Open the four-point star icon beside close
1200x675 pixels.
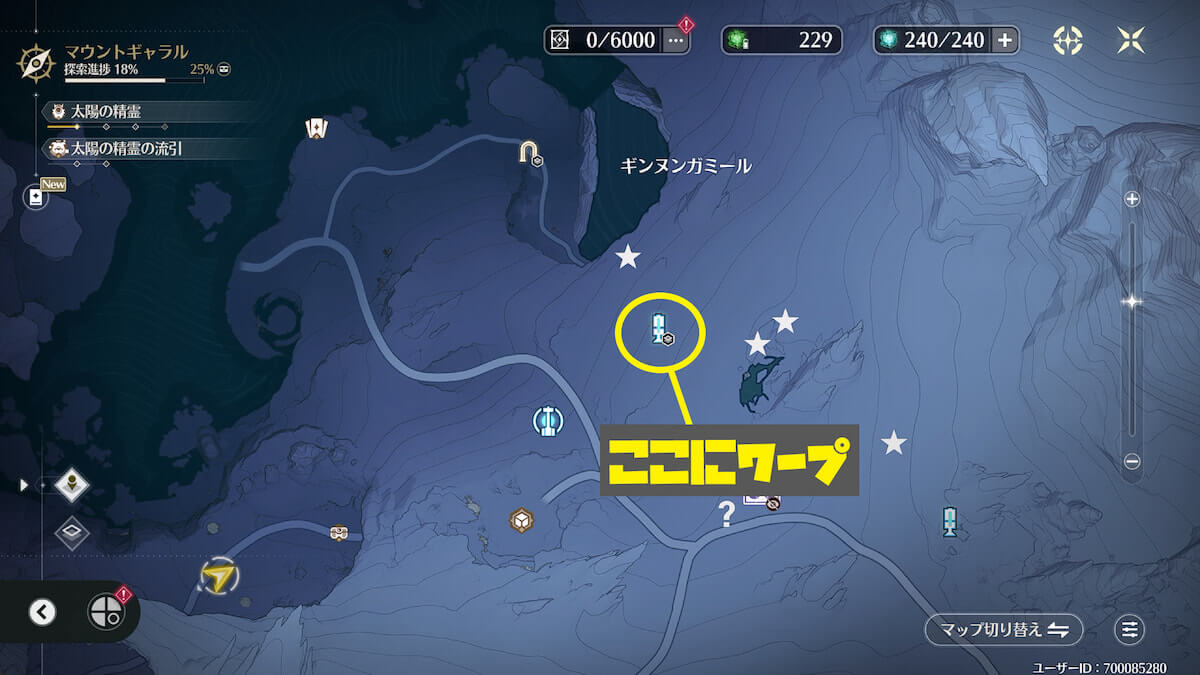coord(1068,40)
